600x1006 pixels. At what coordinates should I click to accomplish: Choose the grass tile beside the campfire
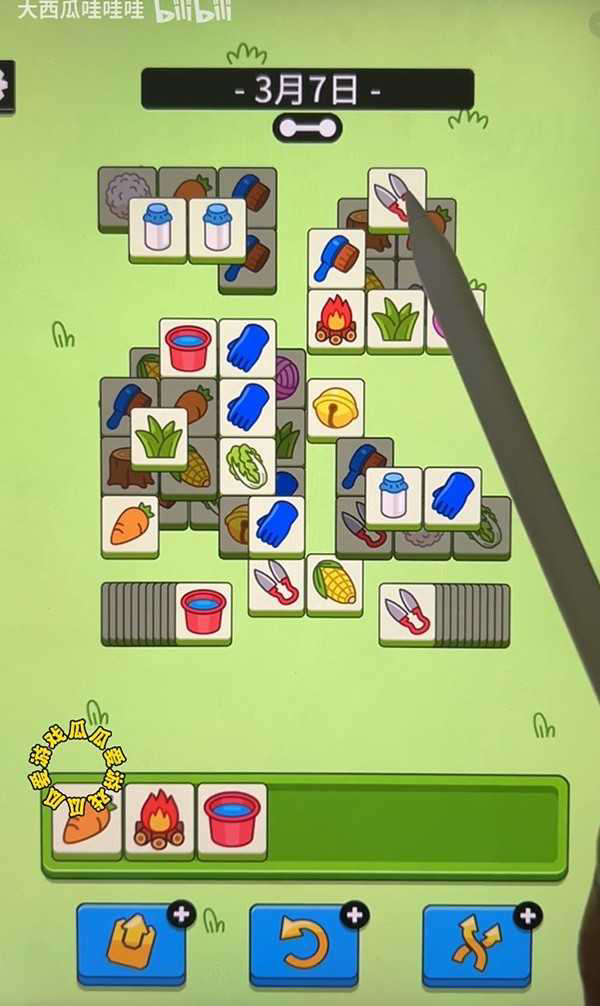point(395,320)
